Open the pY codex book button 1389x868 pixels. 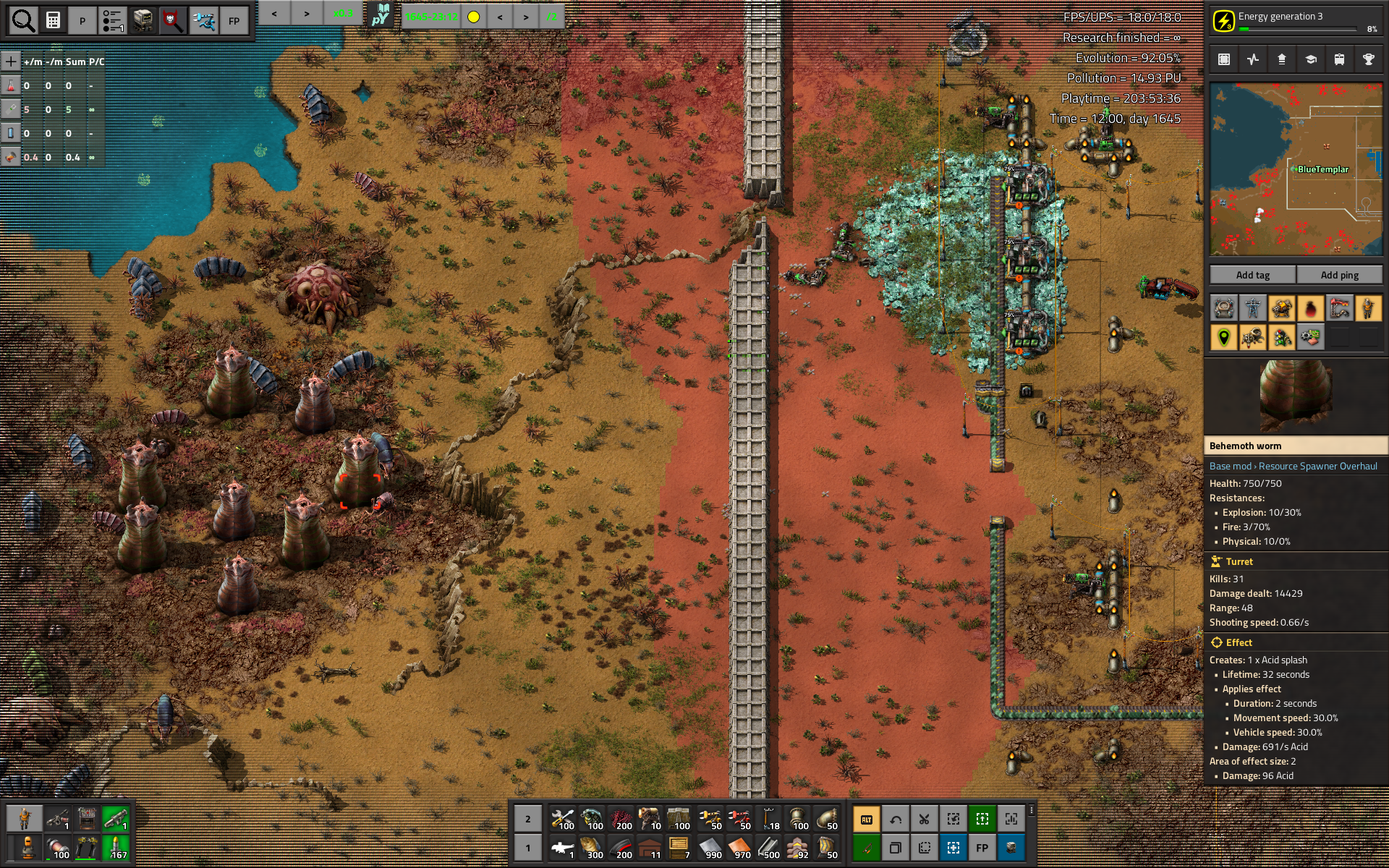coord(381,15)
